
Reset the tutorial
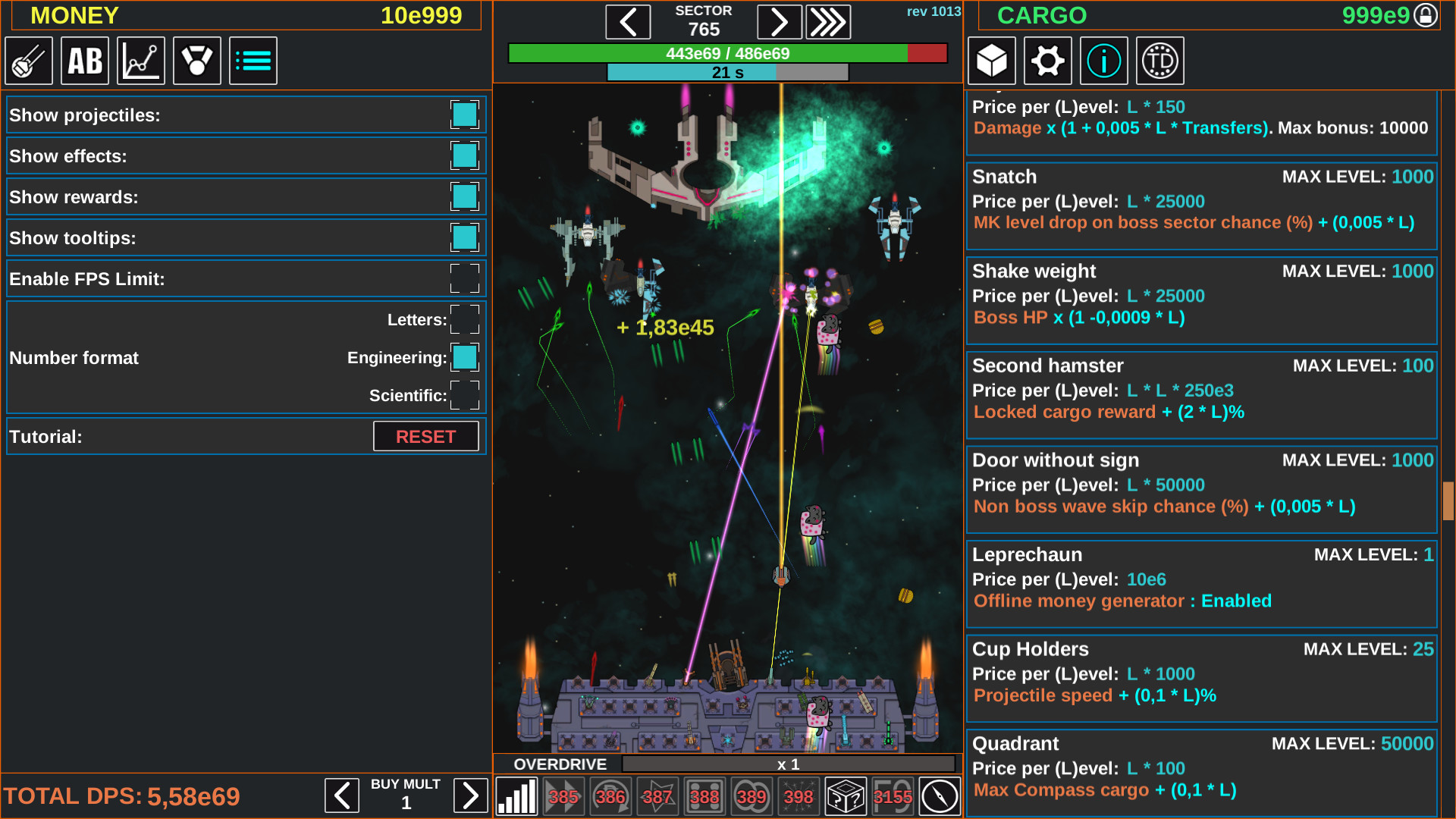coord(425,436)
